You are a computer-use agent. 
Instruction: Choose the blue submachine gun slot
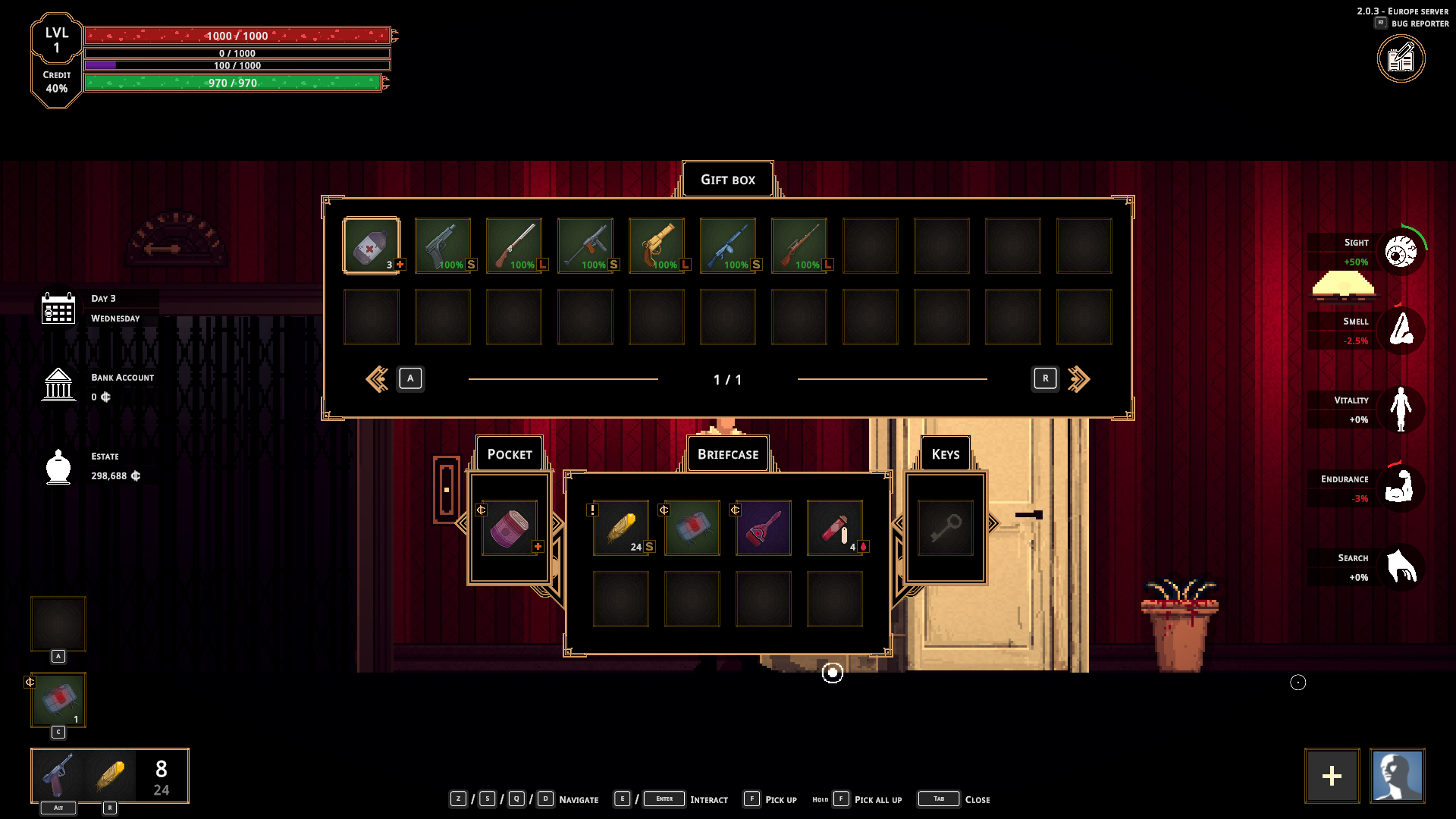tap(728, 246)
